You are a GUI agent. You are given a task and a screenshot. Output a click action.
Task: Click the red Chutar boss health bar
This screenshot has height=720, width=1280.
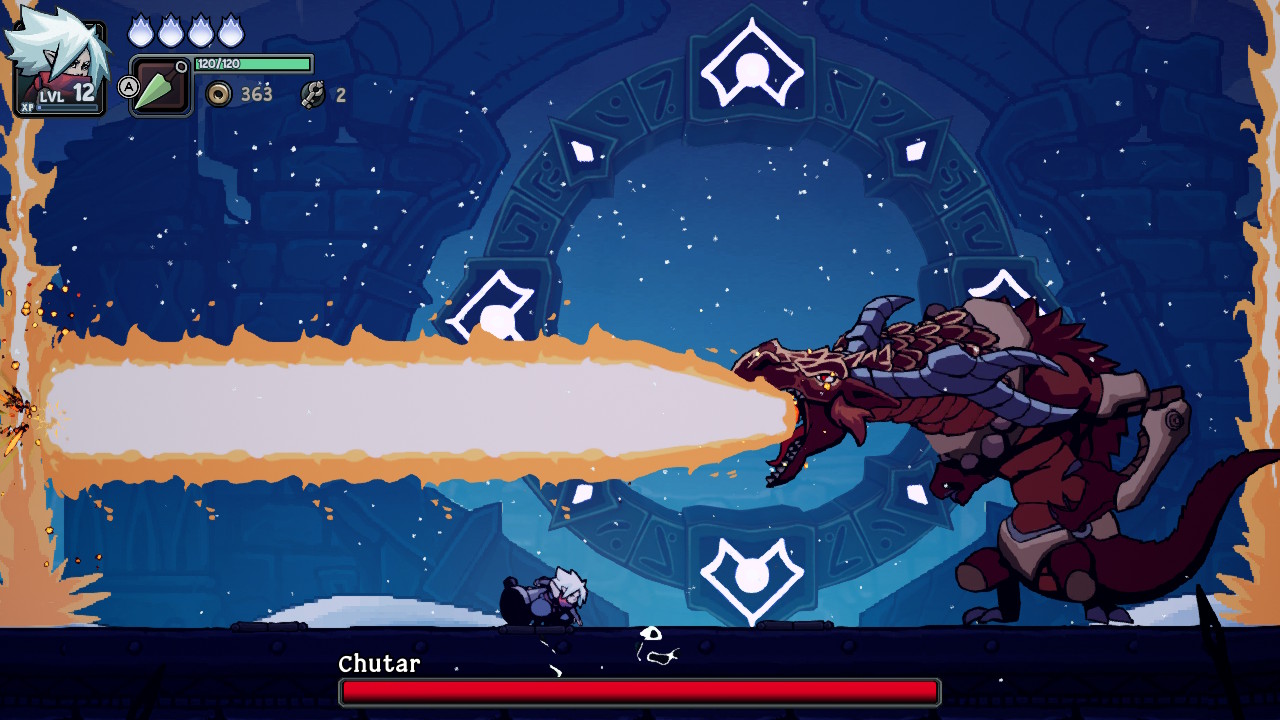click(x=640, y=691)
